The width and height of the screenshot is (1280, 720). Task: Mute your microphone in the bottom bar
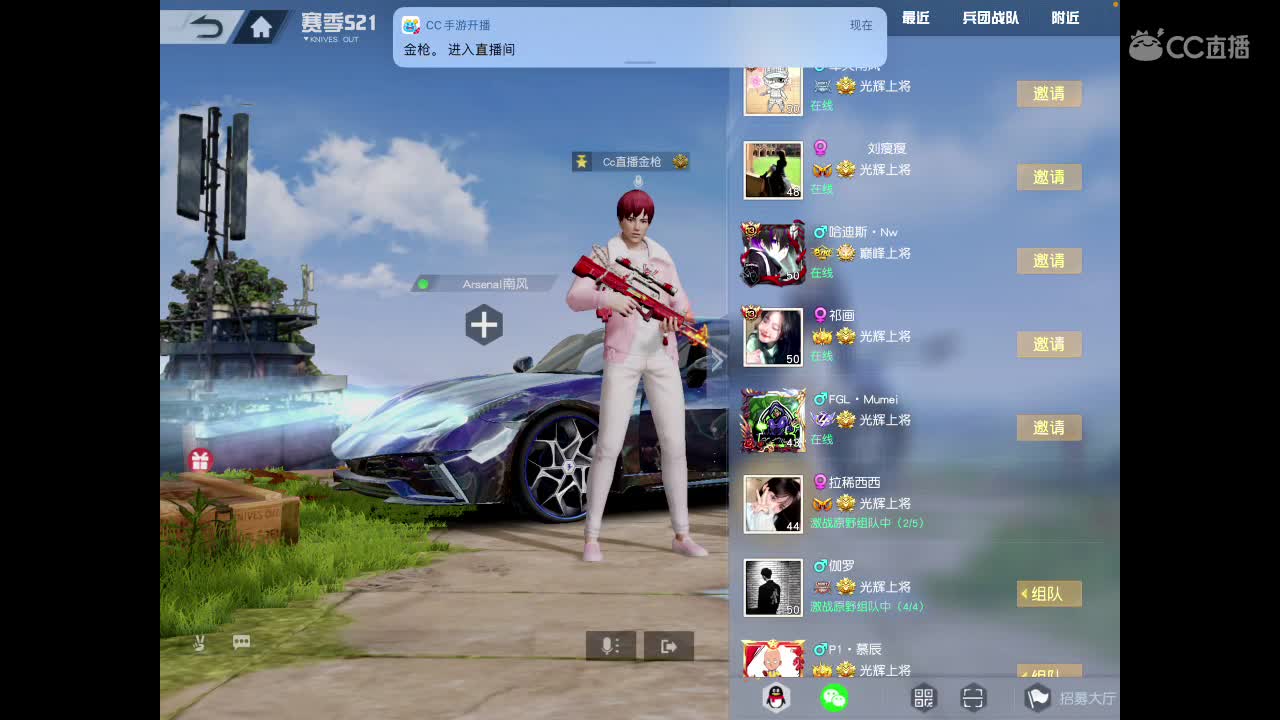click(x=605, y=645)
